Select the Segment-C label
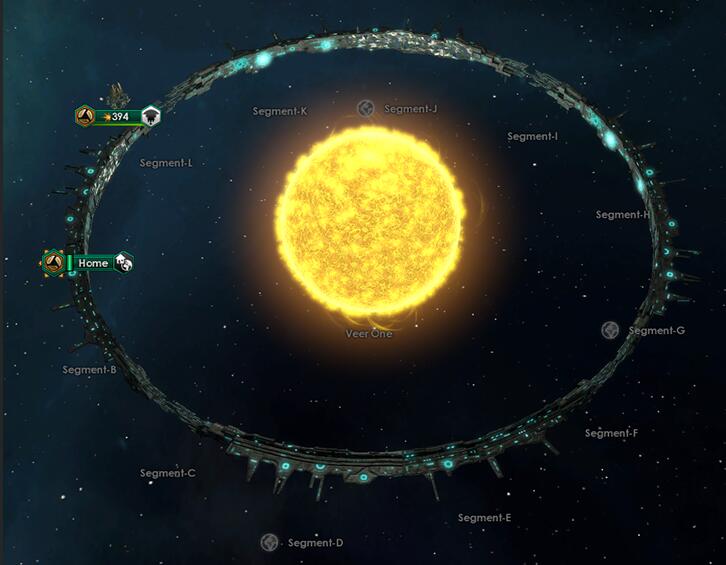This screenshot has width=726, height=565. [x=167, y=473]
